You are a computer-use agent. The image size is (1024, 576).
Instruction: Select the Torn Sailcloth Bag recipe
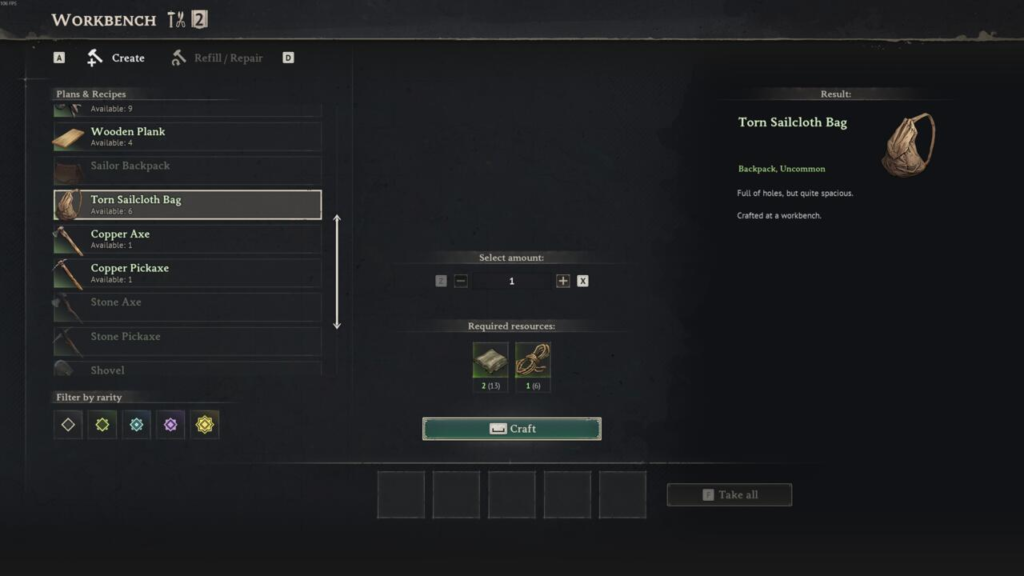(x=187, y=204)
